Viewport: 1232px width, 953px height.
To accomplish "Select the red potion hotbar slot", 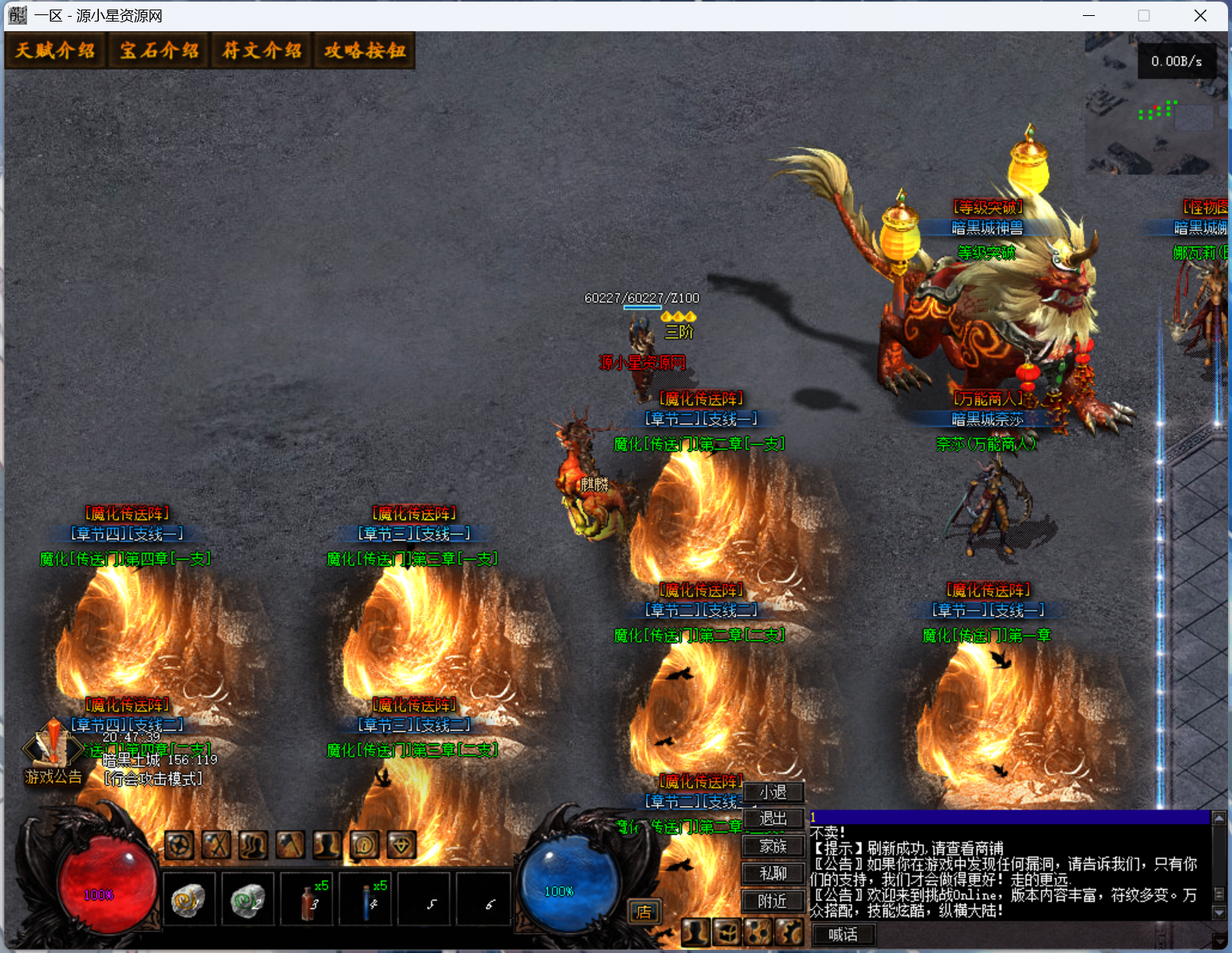I will 309,900.
